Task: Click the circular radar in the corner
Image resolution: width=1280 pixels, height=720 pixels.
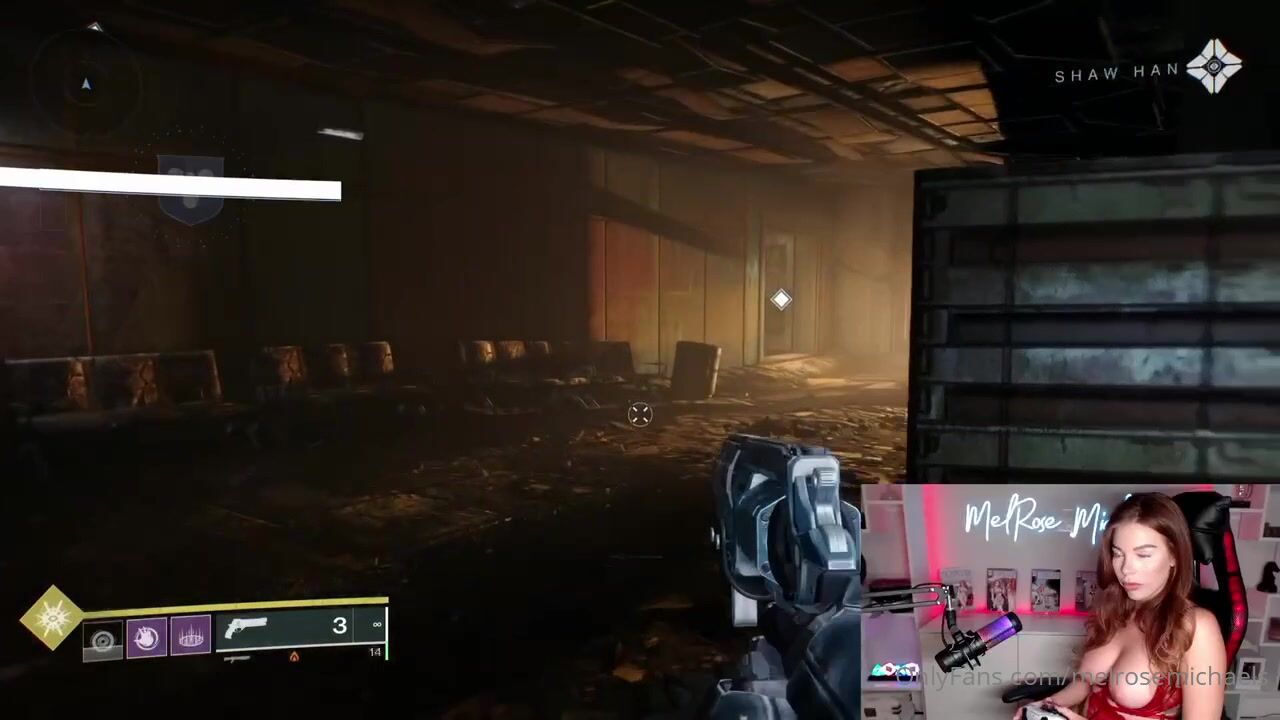Action: pos(85,82)
